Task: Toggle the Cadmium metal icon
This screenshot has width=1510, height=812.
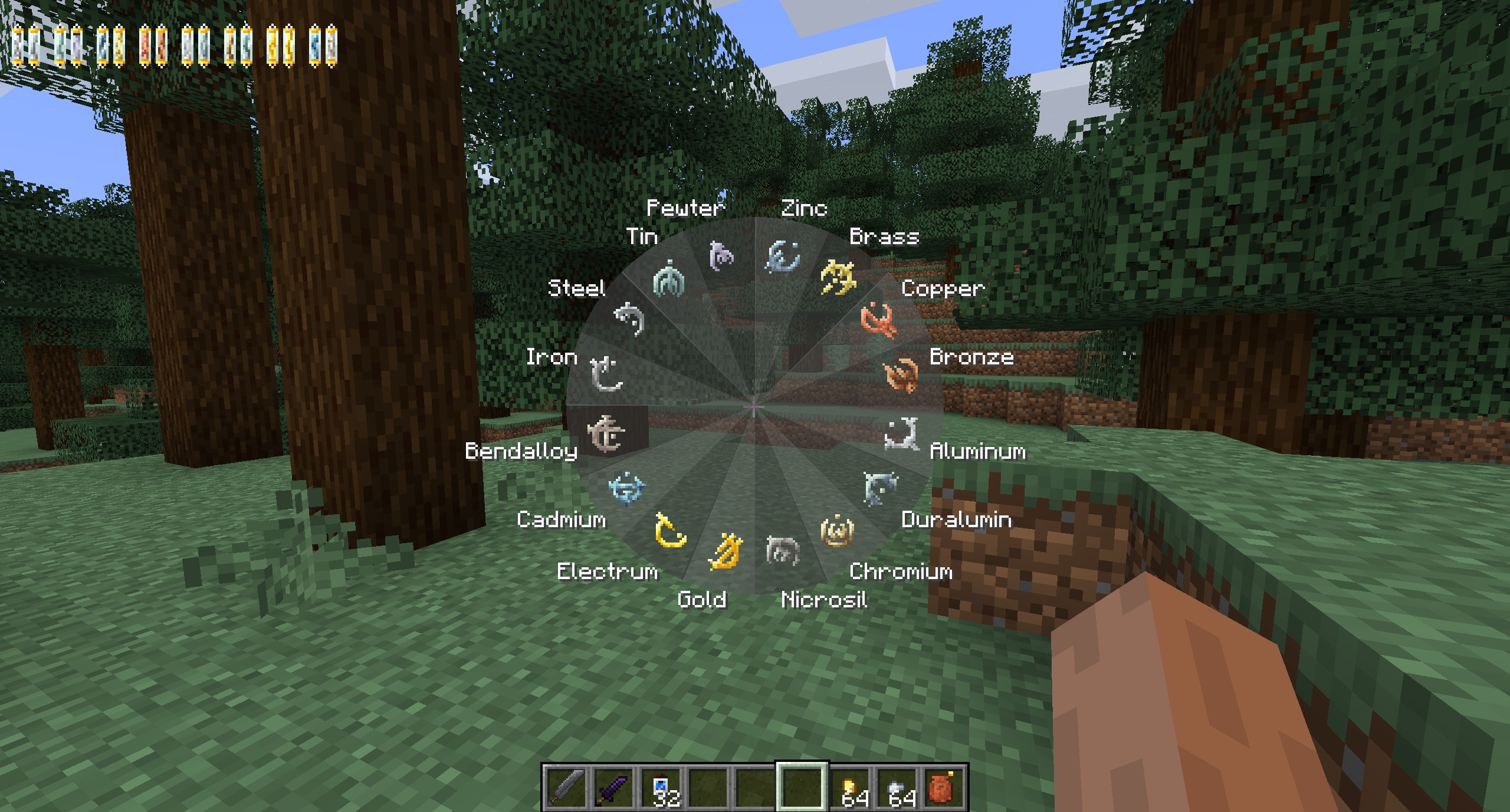Action: [x=627, y=488]
